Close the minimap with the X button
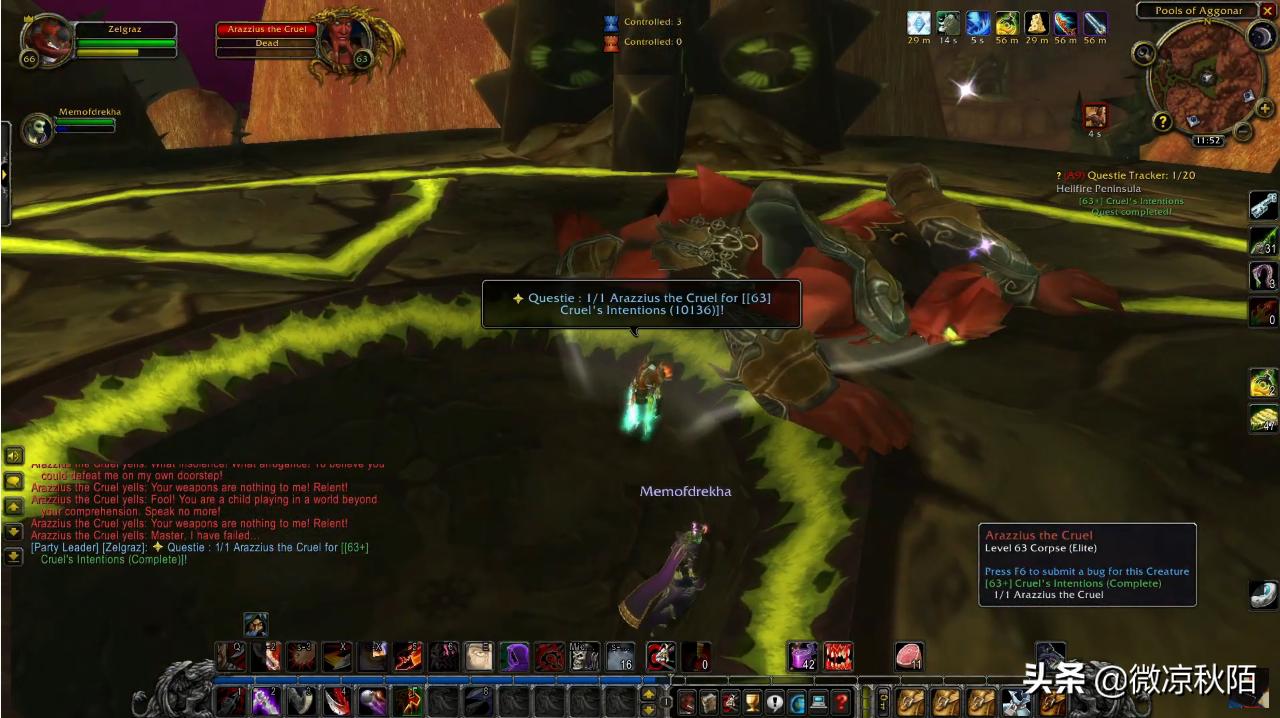This screenshot has width=1280, height=718. click(x=1267, y=11)
